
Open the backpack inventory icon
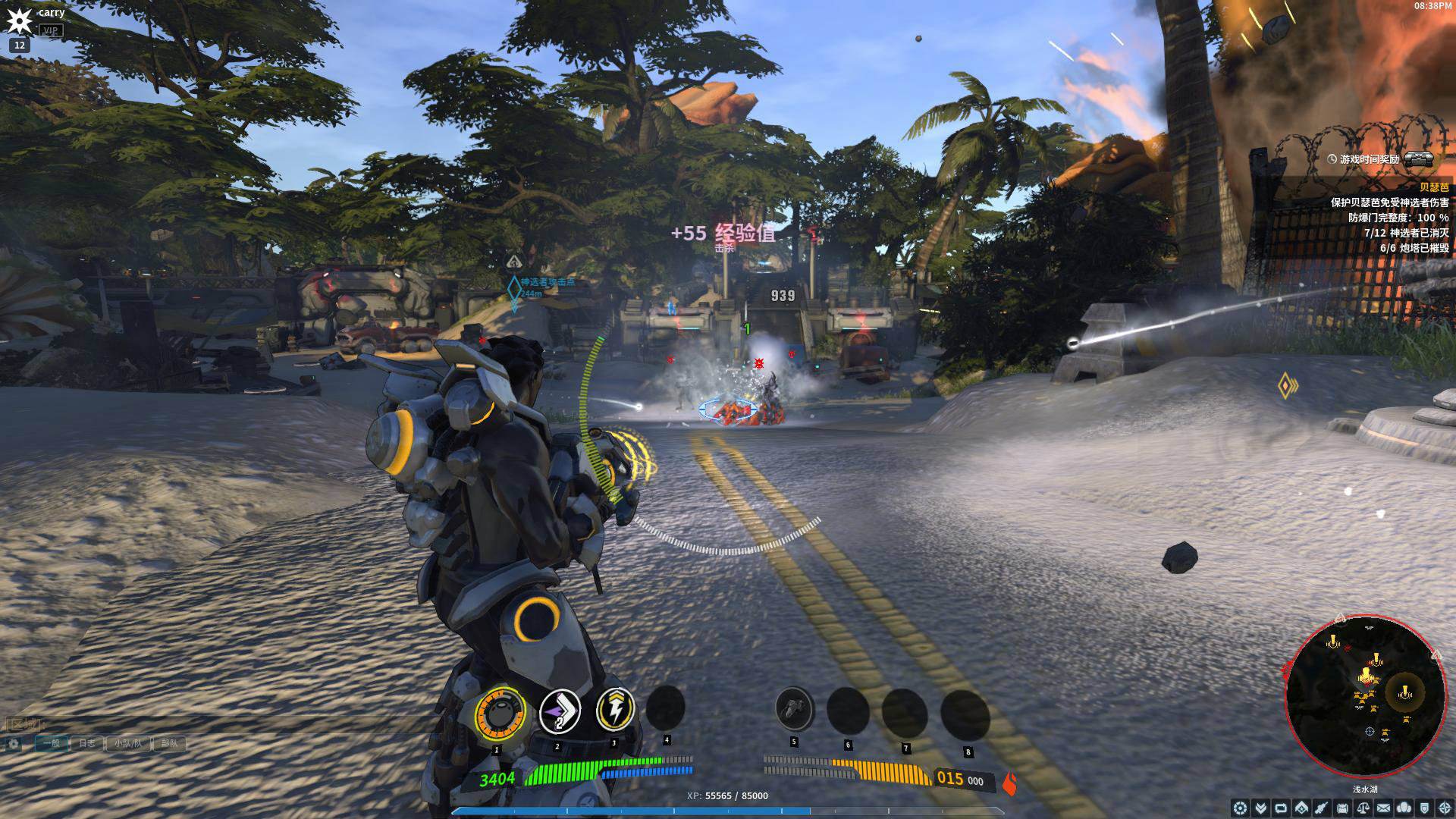click(1343, 808)
